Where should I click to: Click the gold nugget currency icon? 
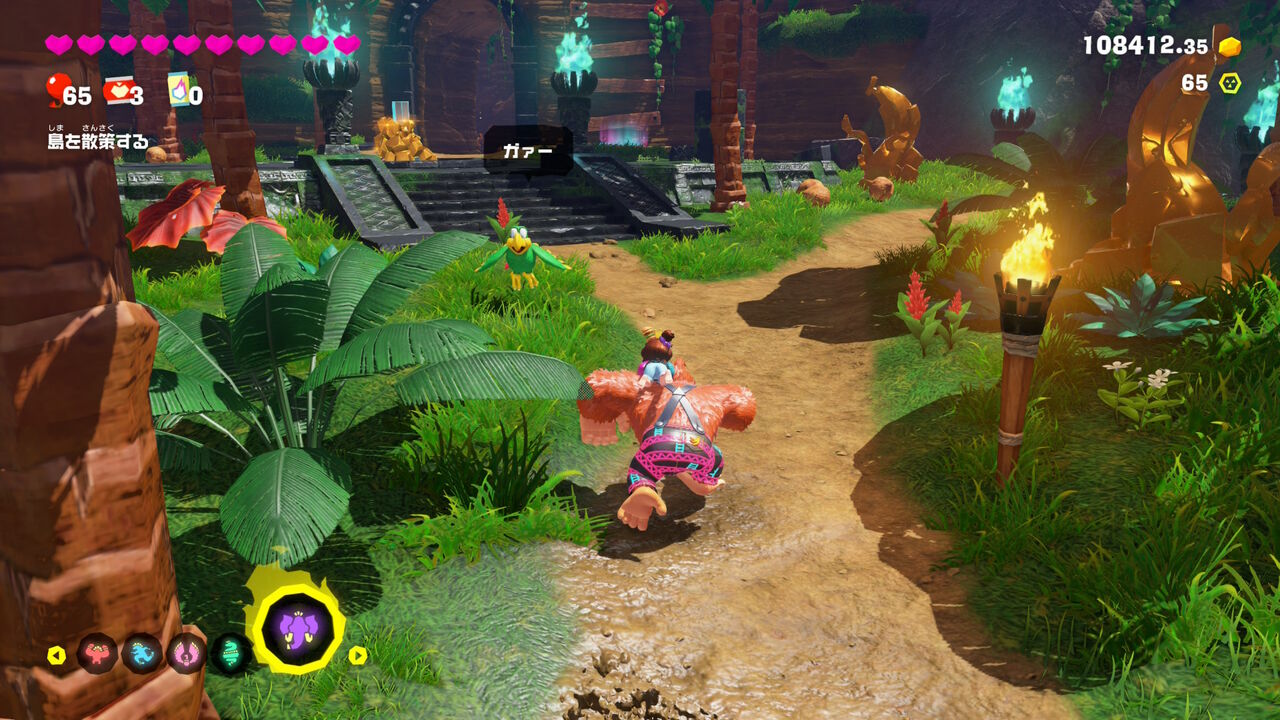point(1229,46)
